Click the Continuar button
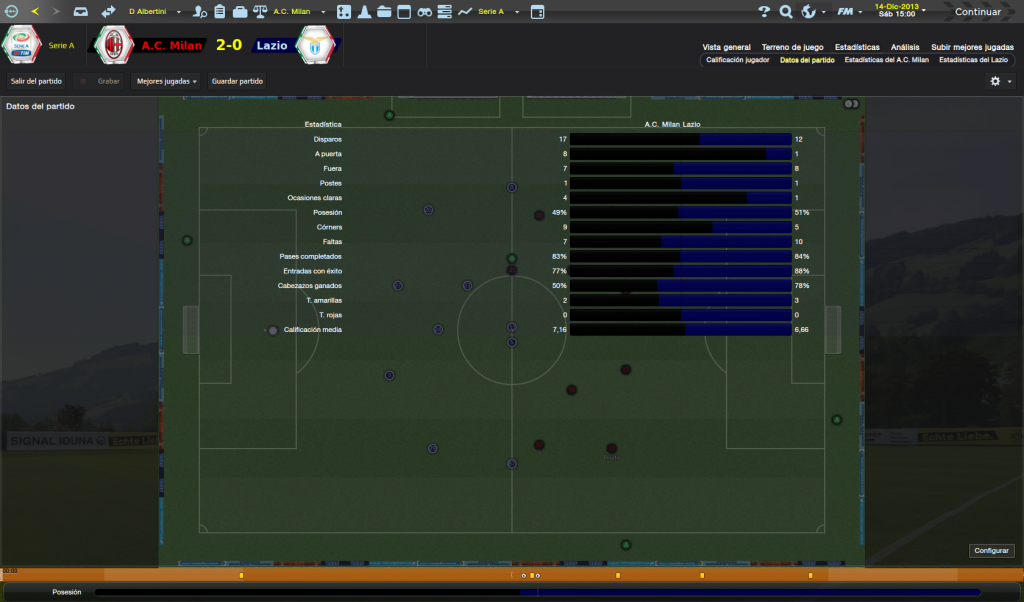 pos(977,12)
